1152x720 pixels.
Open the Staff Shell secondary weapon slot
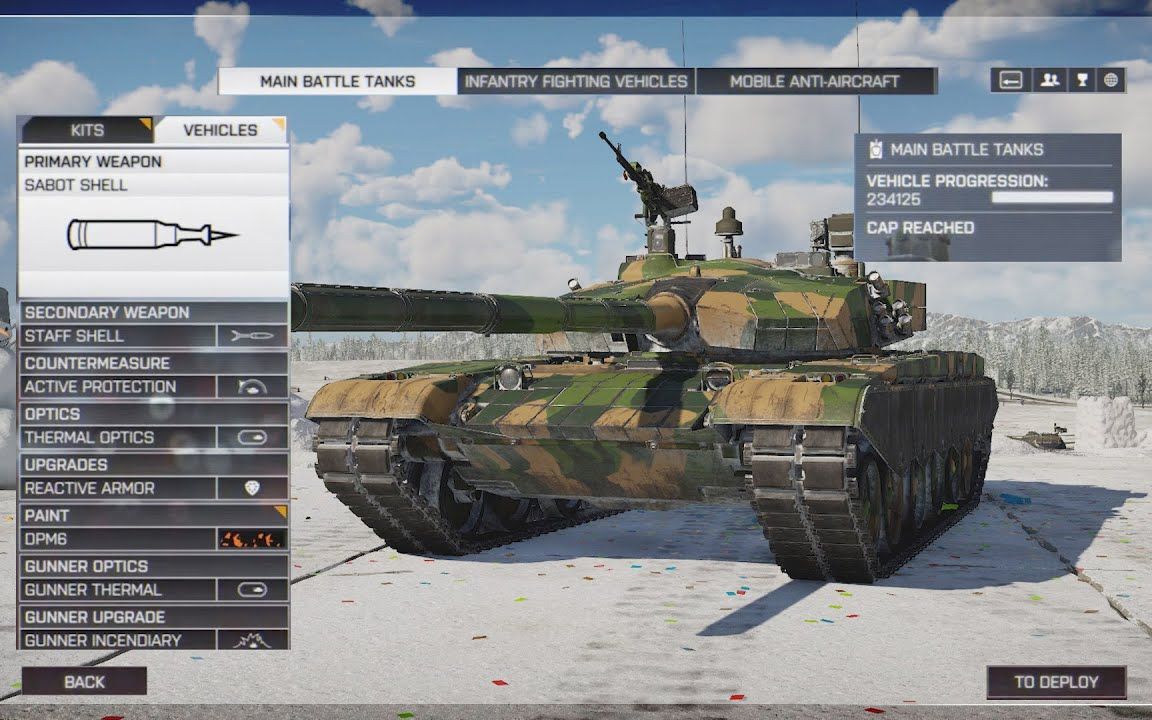(x=153, y=336)
